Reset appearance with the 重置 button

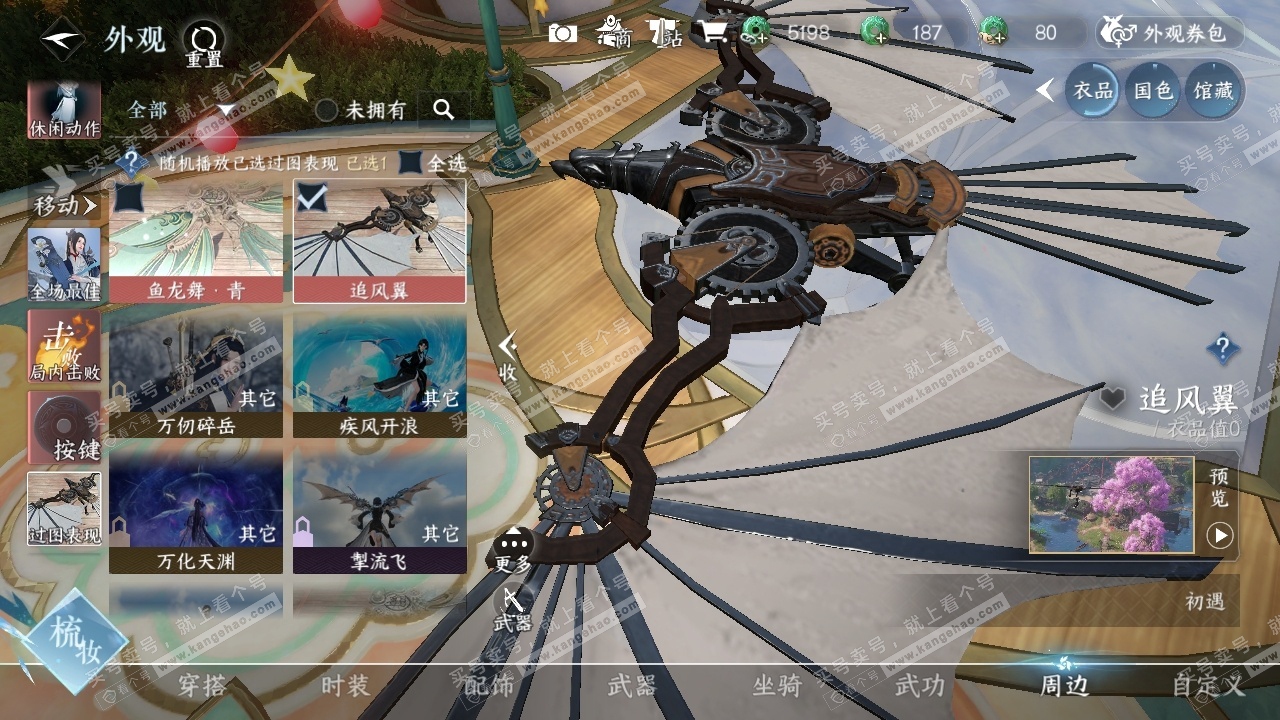coord(204,45)
